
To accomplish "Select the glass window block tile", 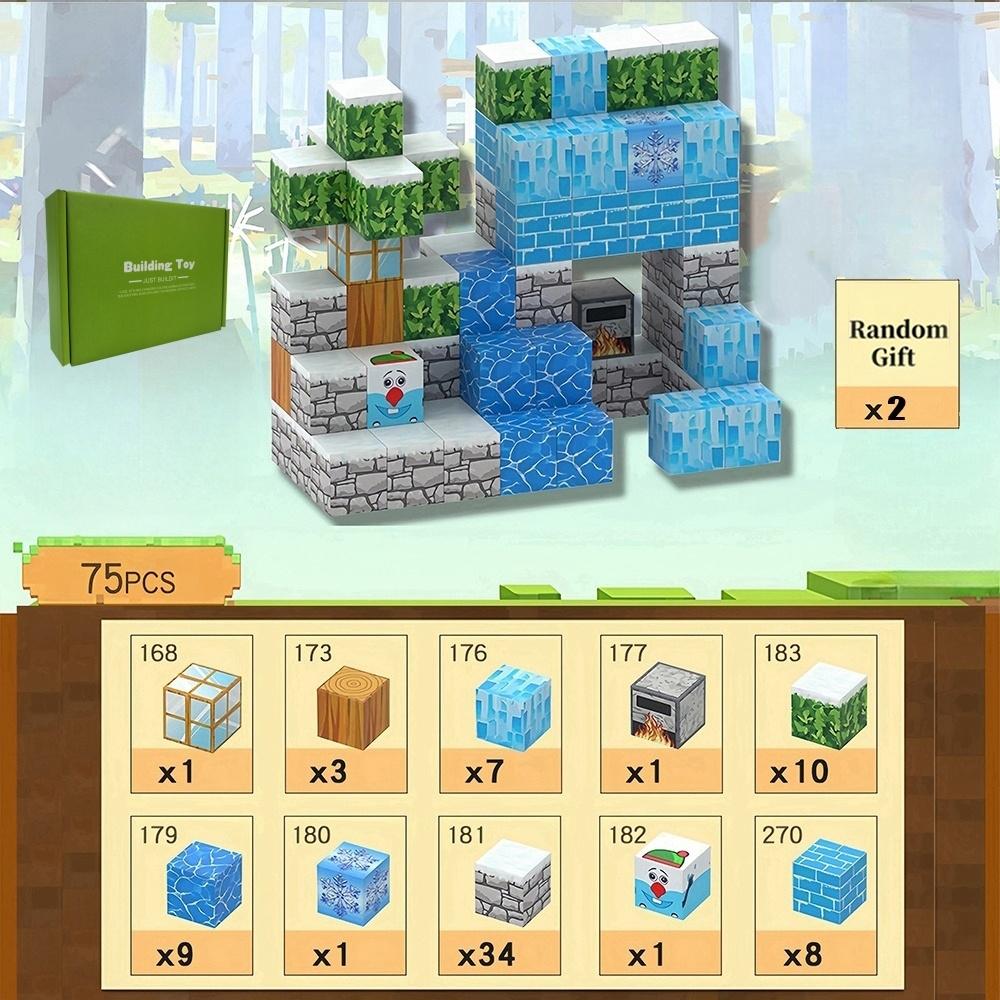I will 191,713.
